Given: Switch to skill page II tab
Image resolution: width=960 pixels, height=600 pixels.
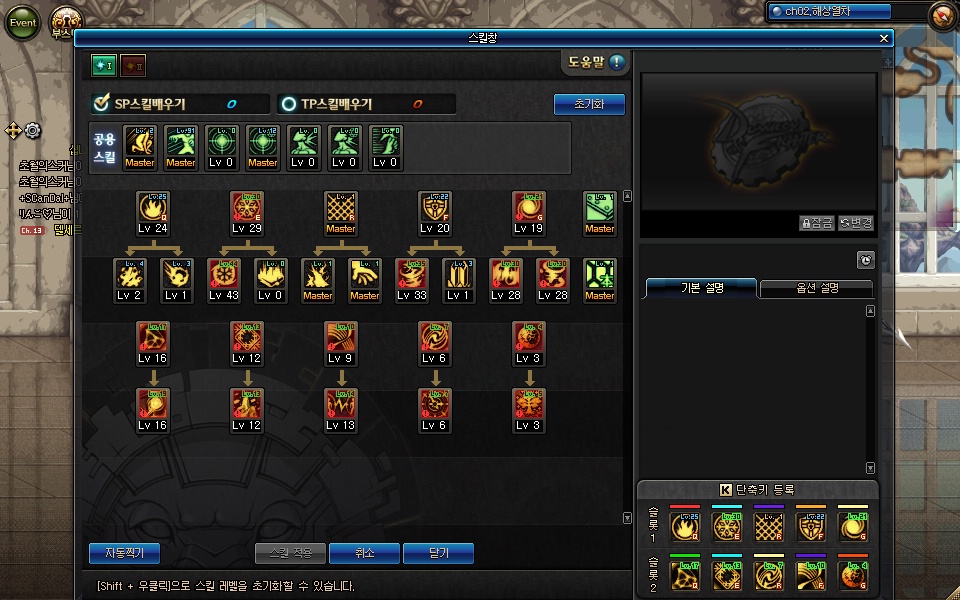Looking at the screenshot, I should [133, 65].
